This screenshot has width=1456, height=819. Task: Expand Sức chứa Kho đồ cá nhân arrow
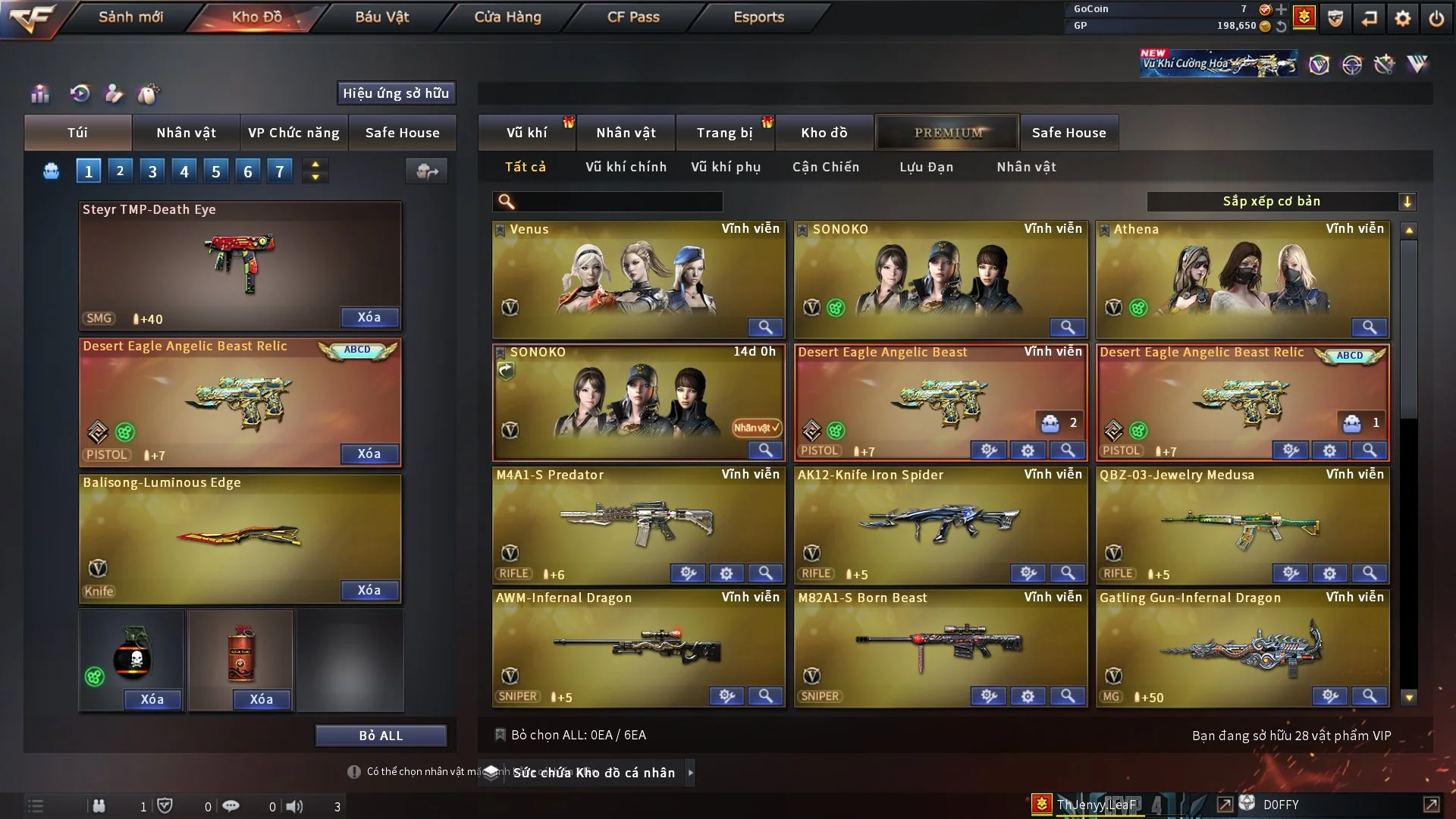tap(691, 773)
